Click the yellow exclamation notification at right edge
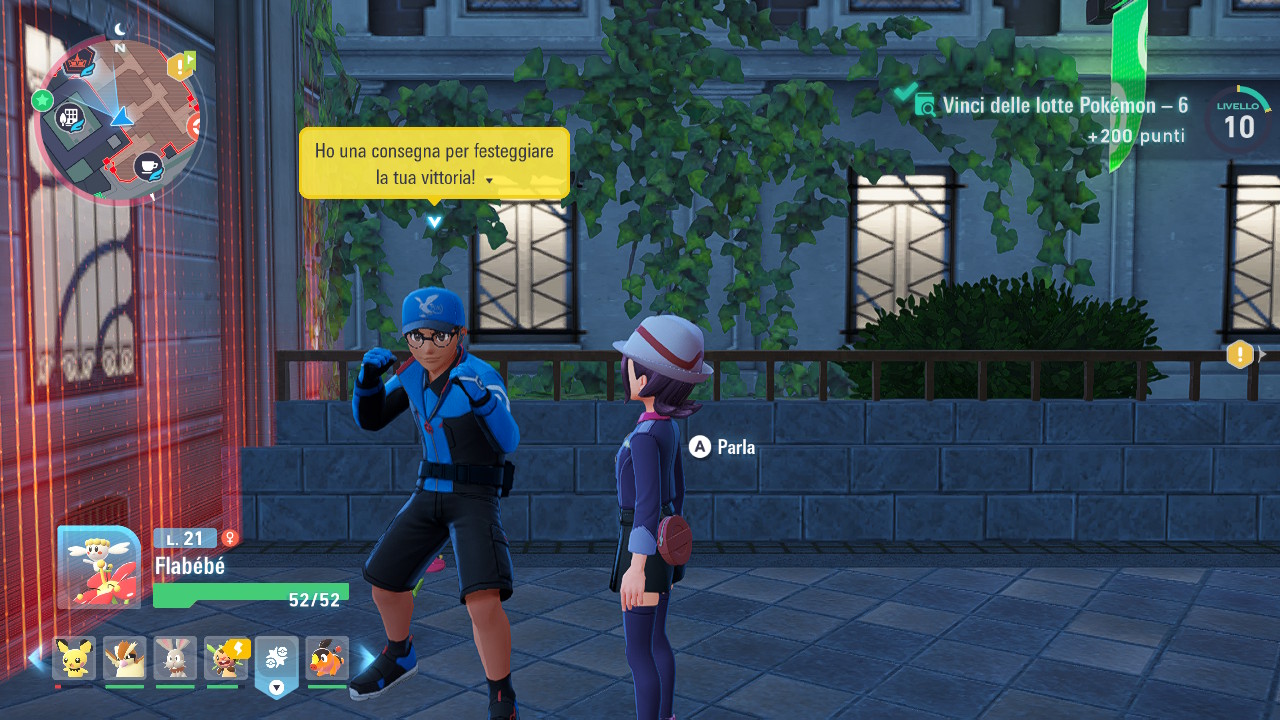The width and height of the screenshot is (1280, 720). coord(1240,354)
